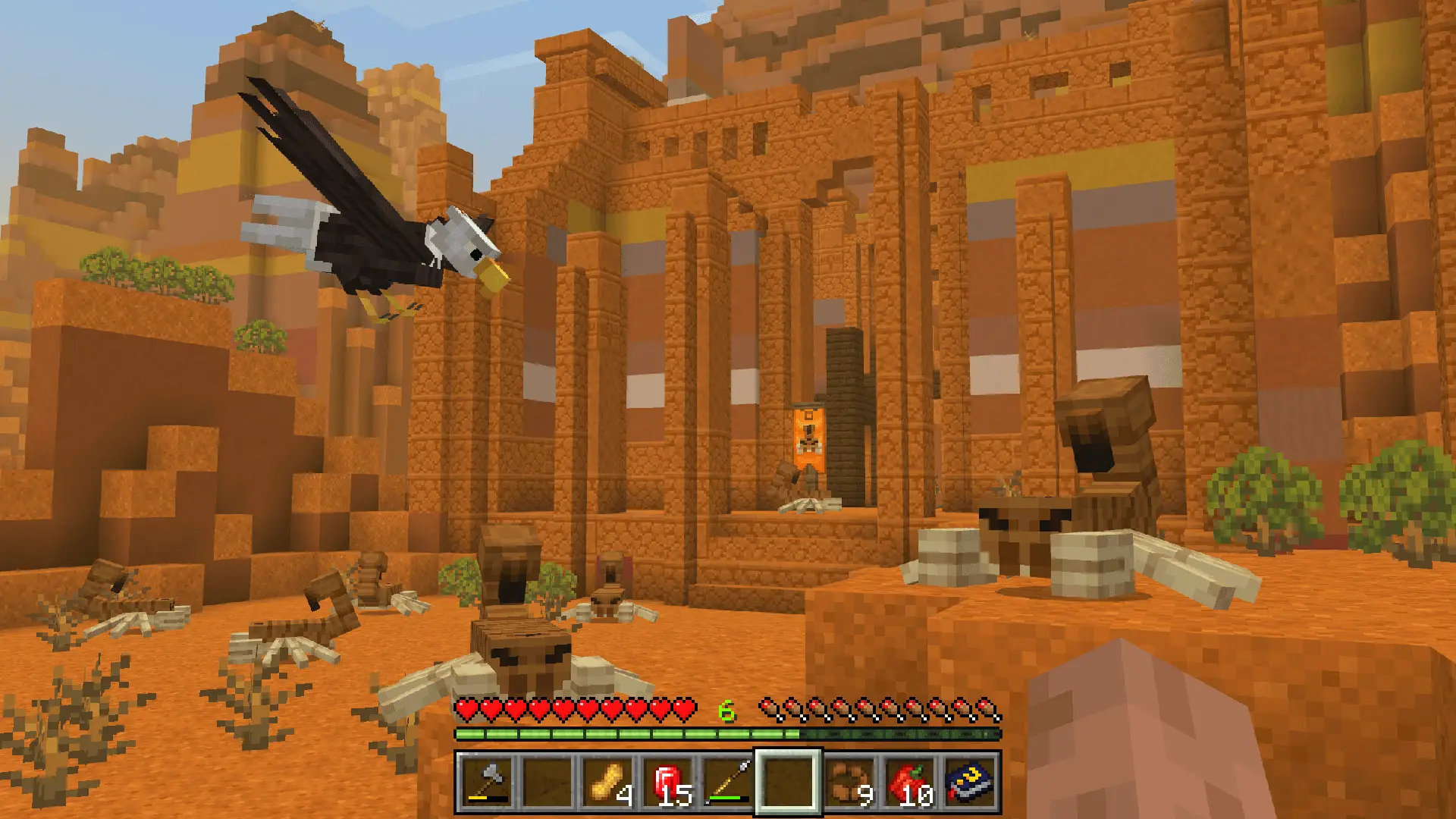
Task: Choose the blue book hotbar slot
Action: (x=970, y=782)
